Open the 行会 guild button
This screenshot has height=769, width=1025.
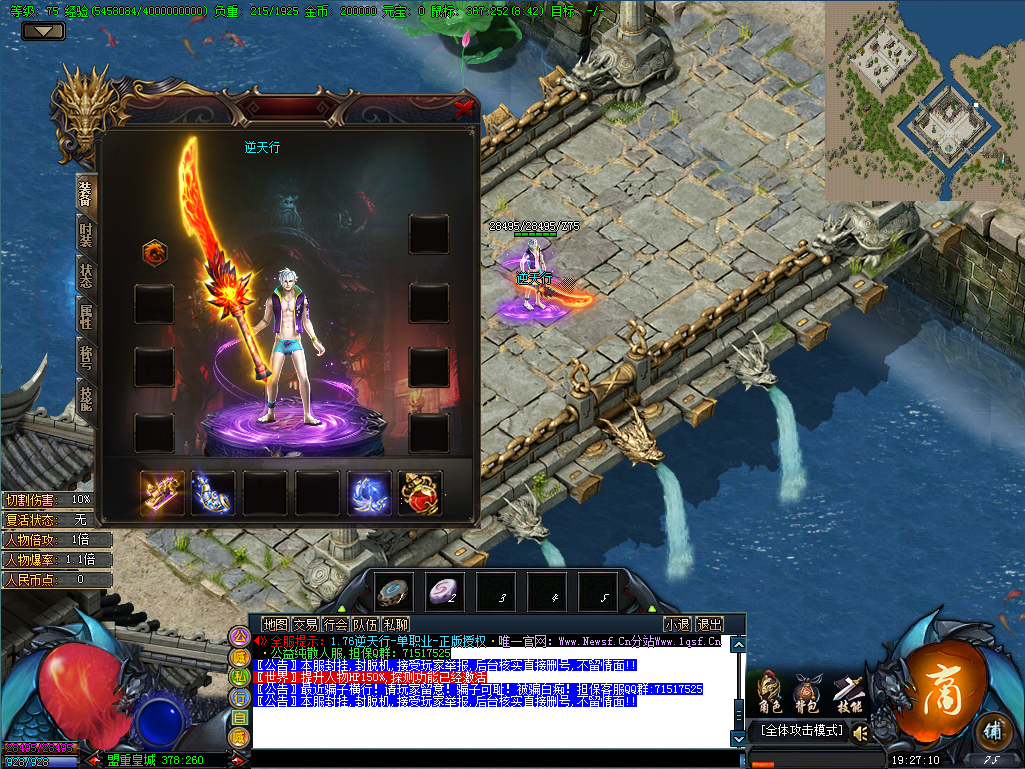pos(335,625)
